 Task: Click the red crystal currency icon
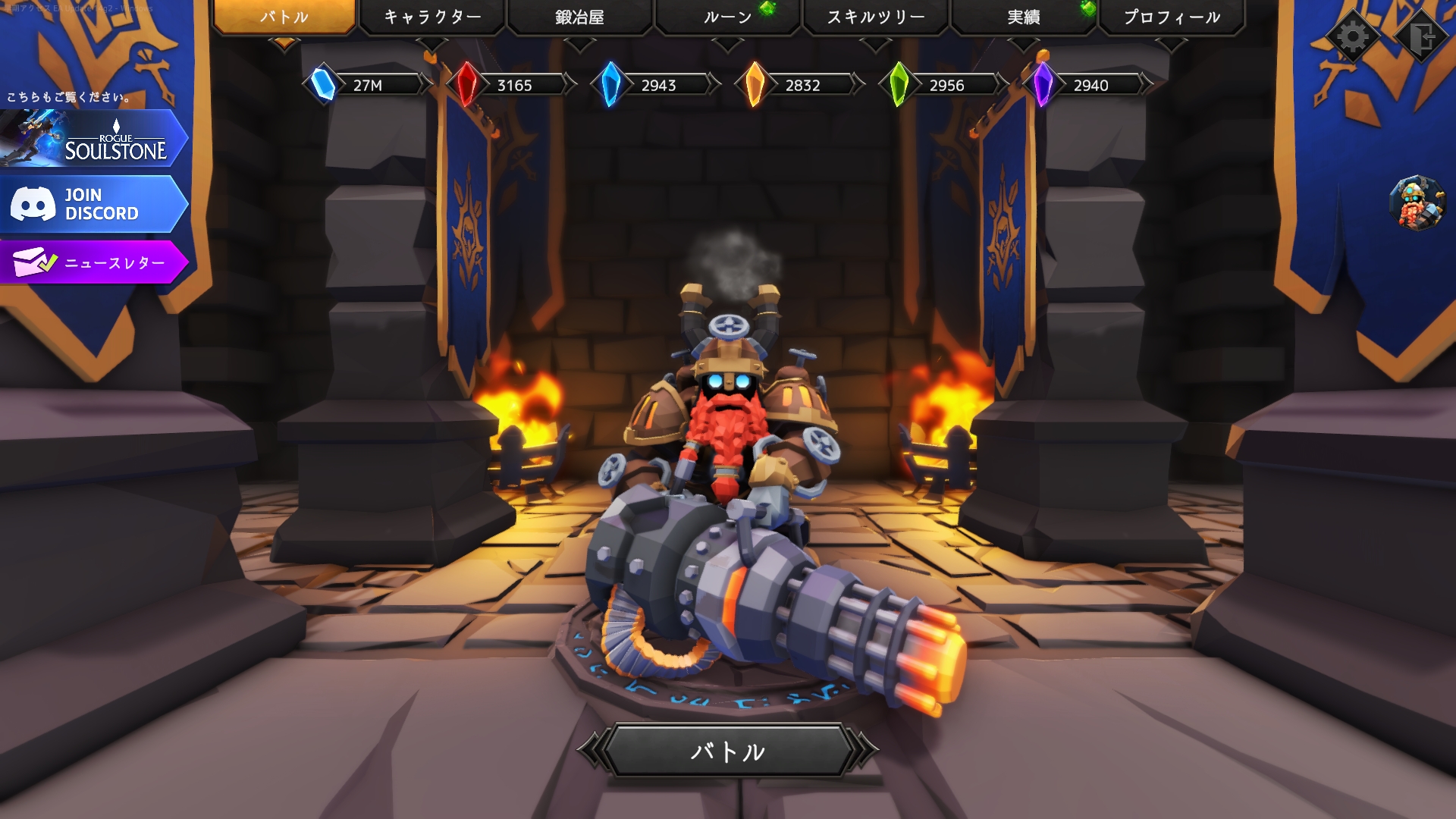pyautogui.click(x=466, y=84)
